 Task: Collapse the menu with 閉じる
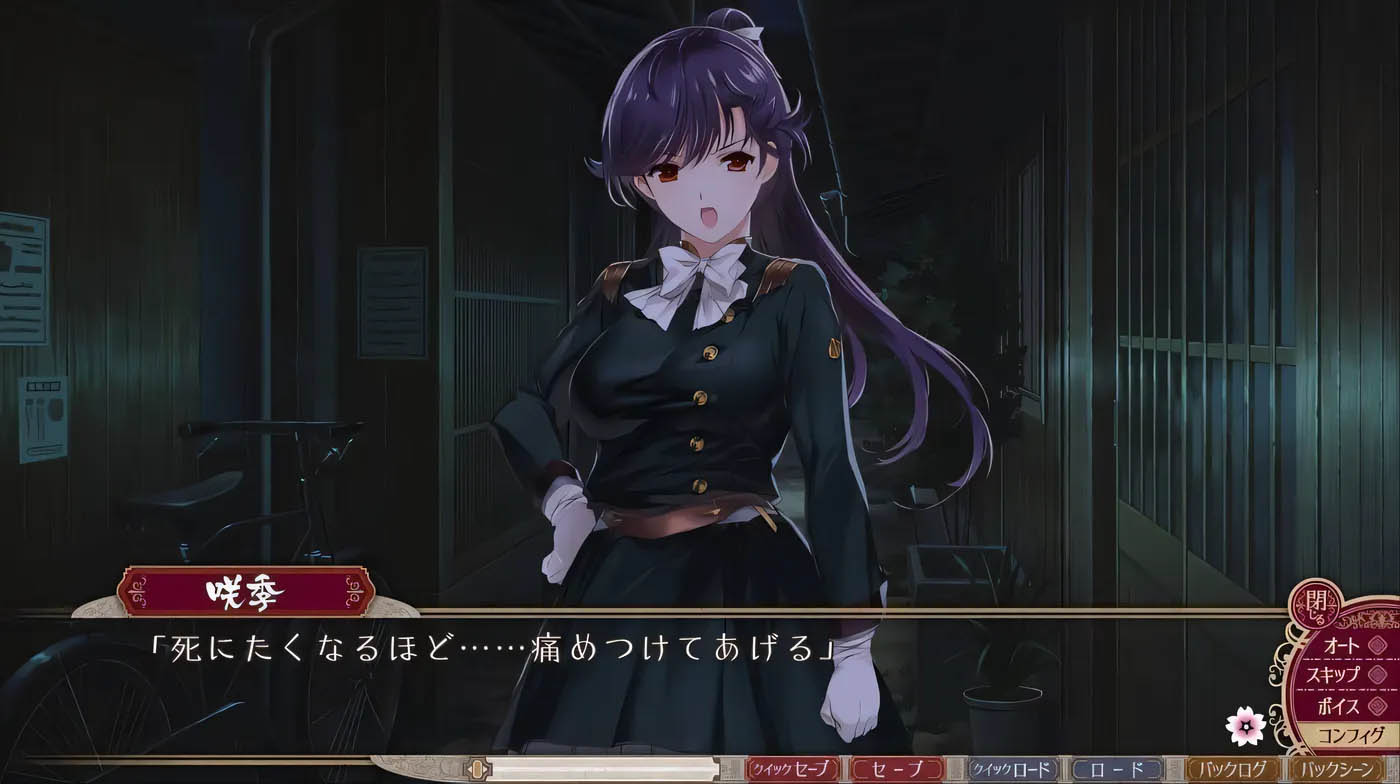(1315, 605)
